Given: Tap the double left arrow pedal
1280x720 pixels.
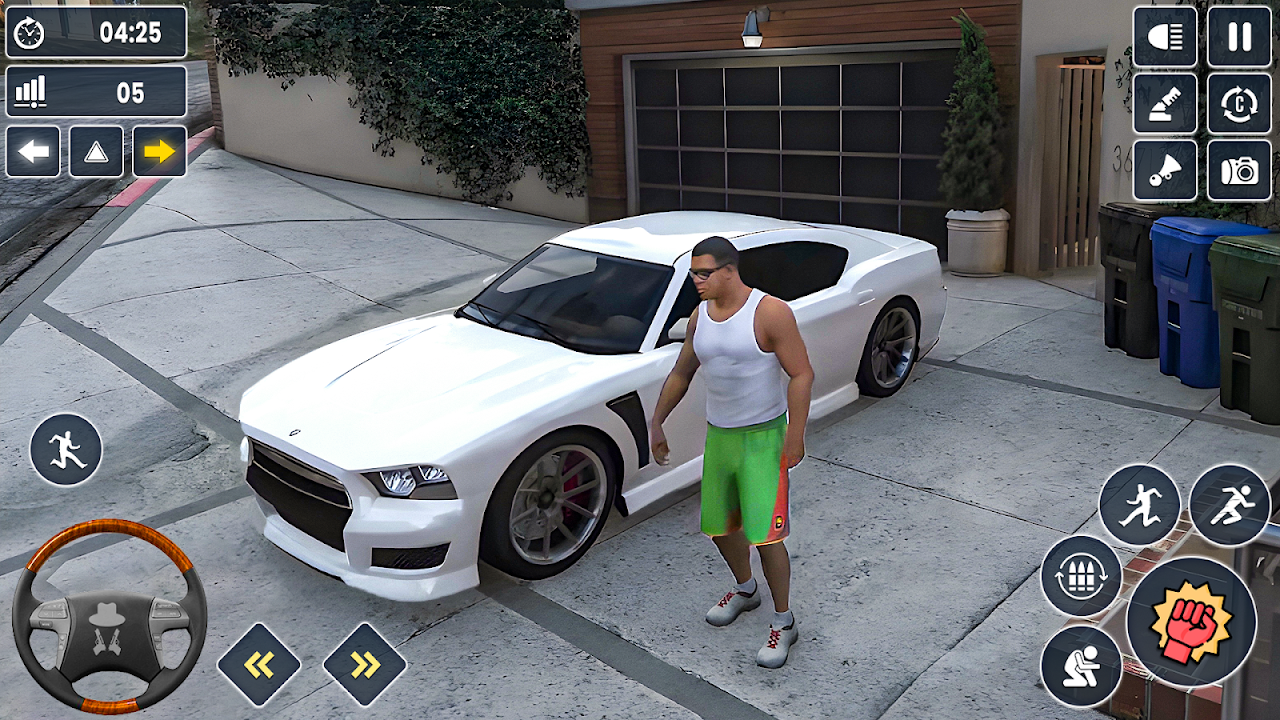Looking at the screenshot, I should [x=259, y=665].
